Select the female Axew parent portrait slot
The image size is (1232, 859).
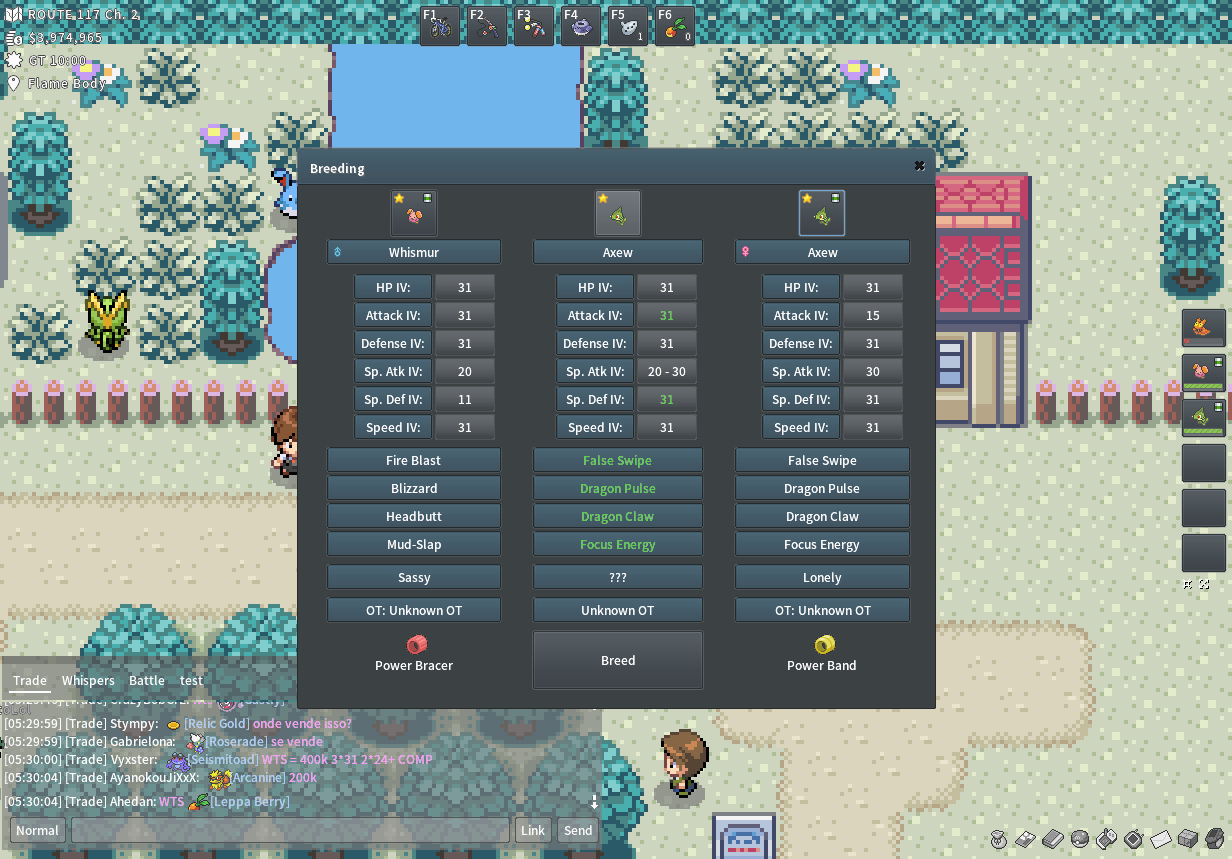(822, 213)
